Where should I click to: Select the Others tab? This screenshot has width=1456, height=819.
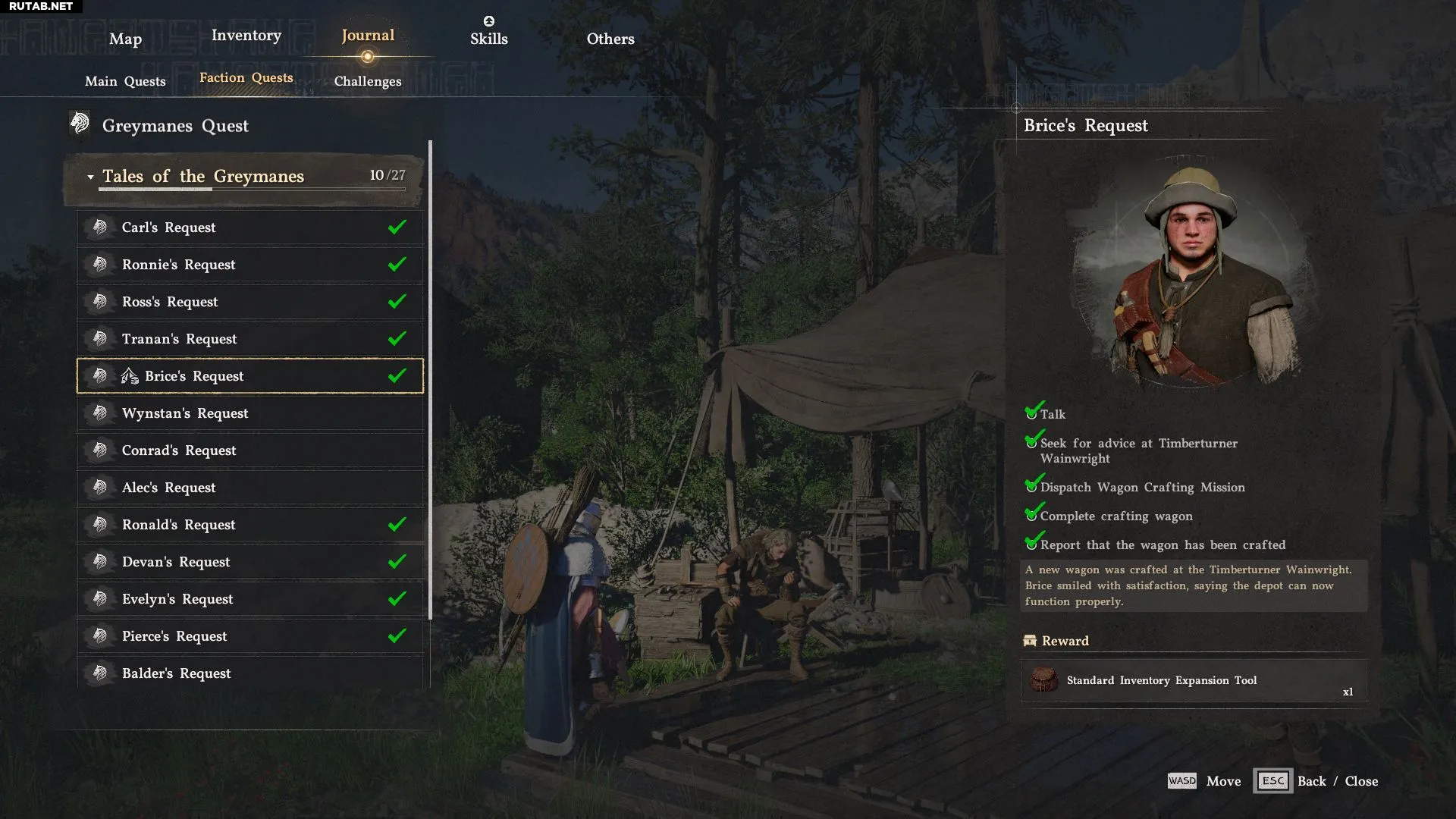(x=610, y=39)
